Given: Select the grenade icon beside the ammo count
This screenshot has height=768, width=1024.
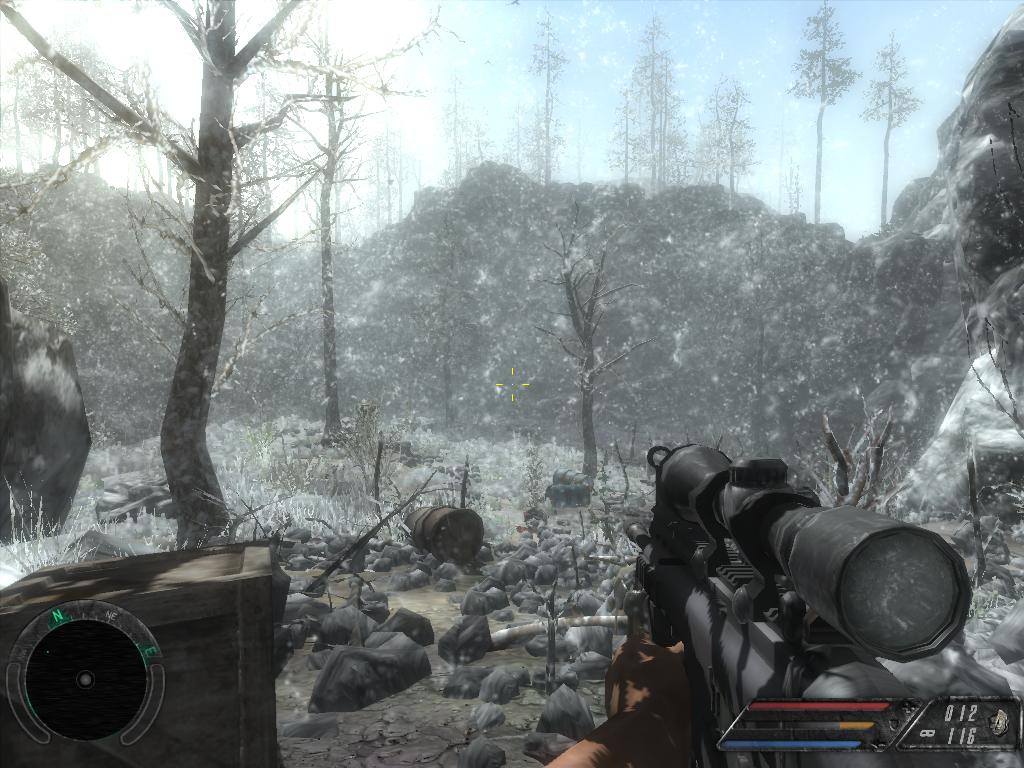Looking at the screenshot, I should (1000, 723).
